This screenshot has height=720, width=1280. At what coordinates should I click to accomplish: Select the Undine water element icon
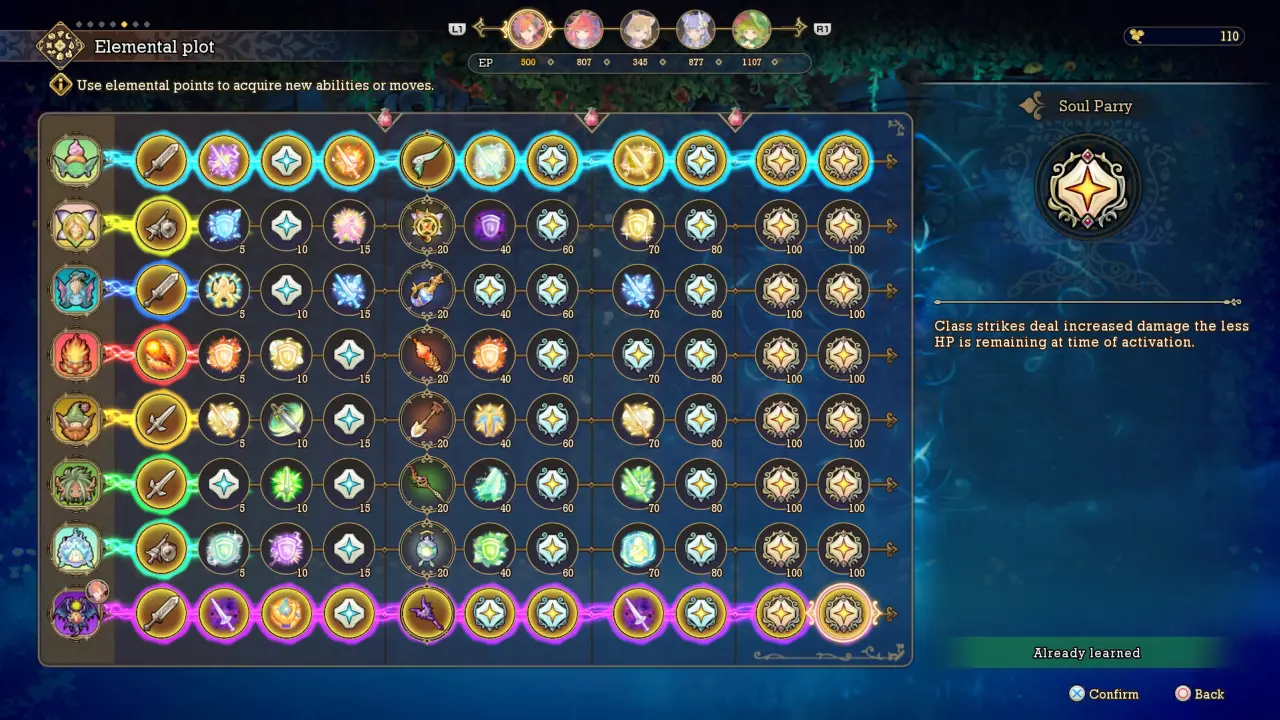point(77,290)
